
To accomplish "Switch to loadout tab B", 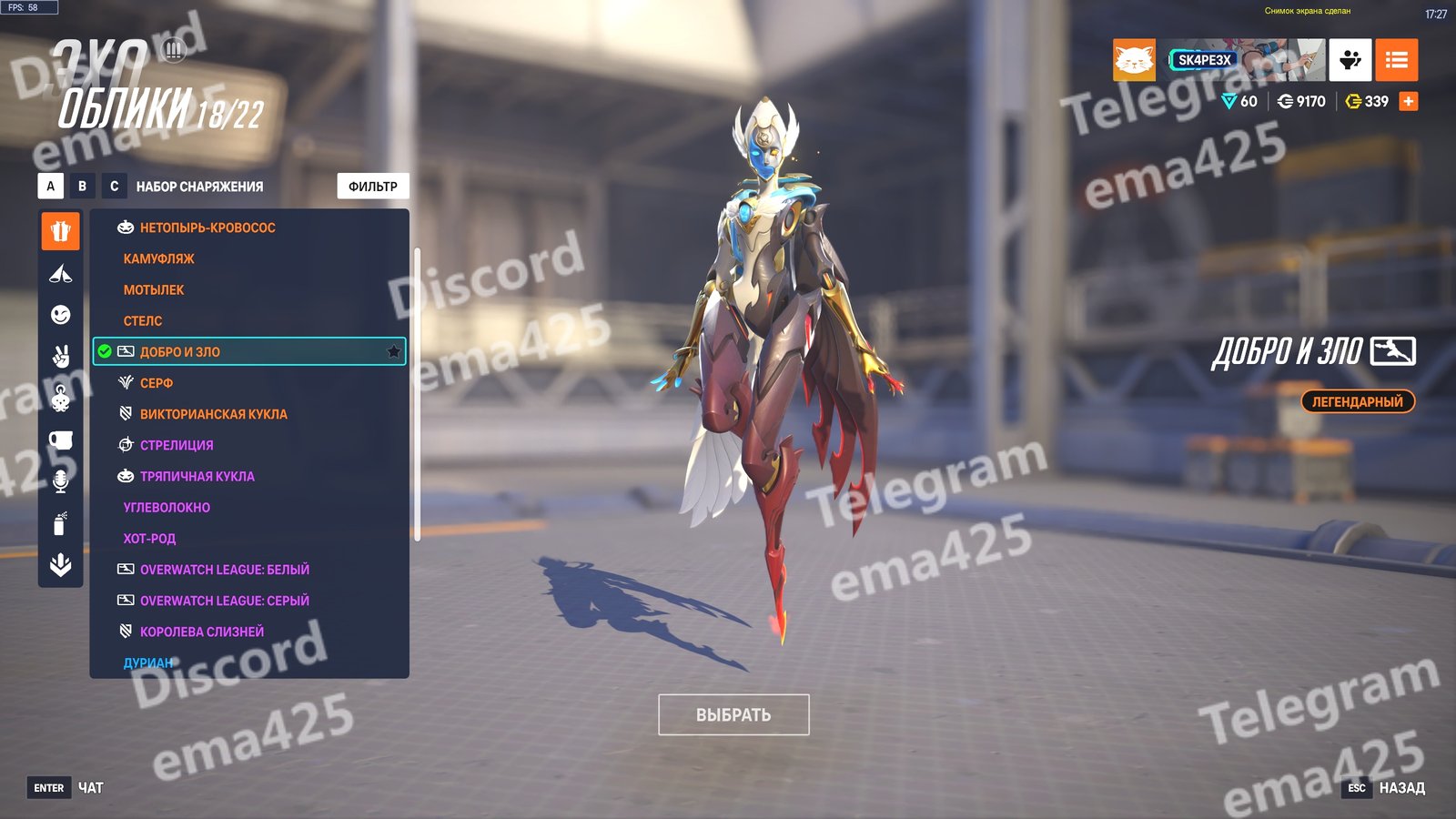I will 83,187.
